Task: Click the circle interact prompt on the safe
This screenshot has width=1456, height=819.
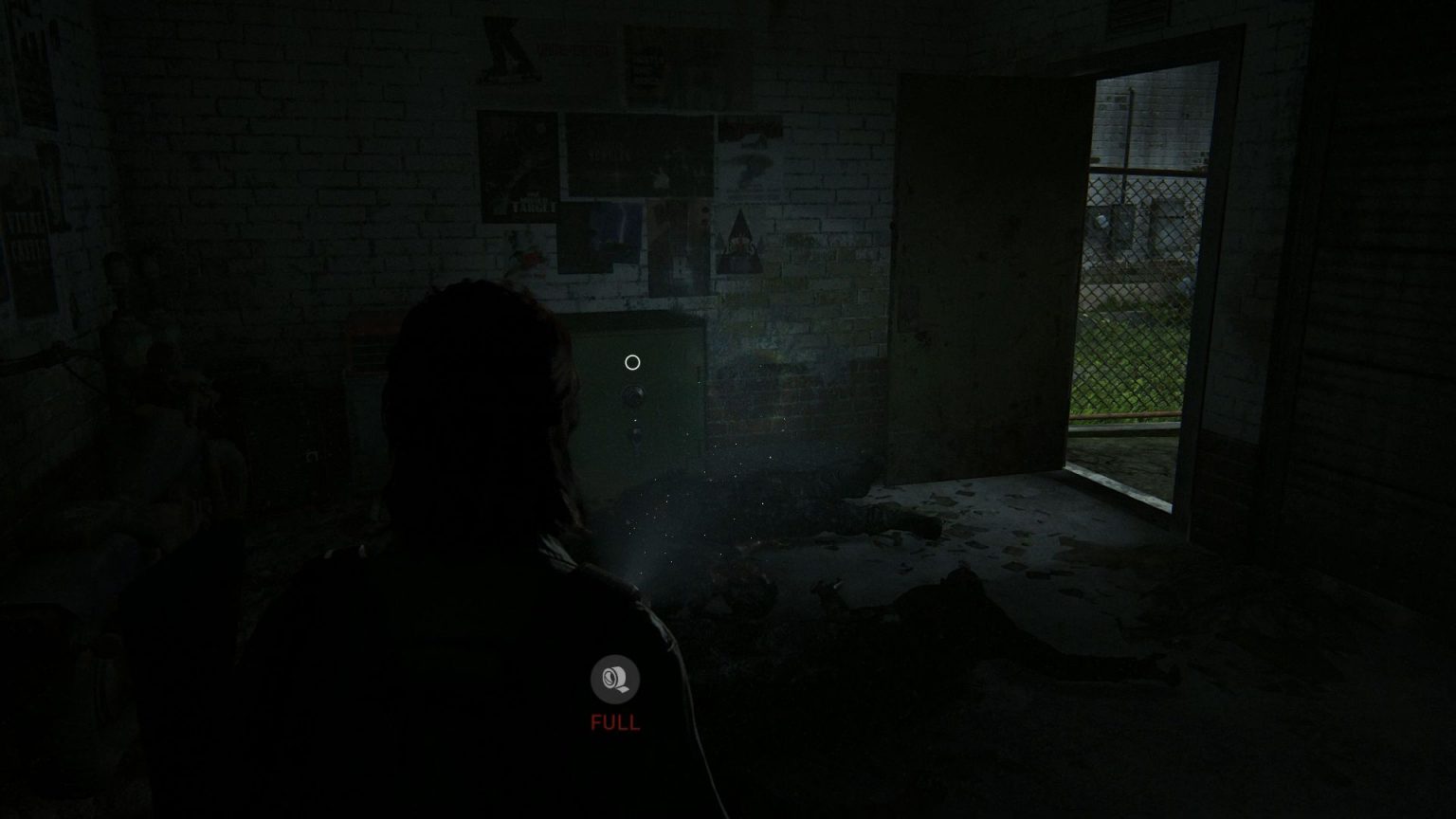Action: pos(631,361)
